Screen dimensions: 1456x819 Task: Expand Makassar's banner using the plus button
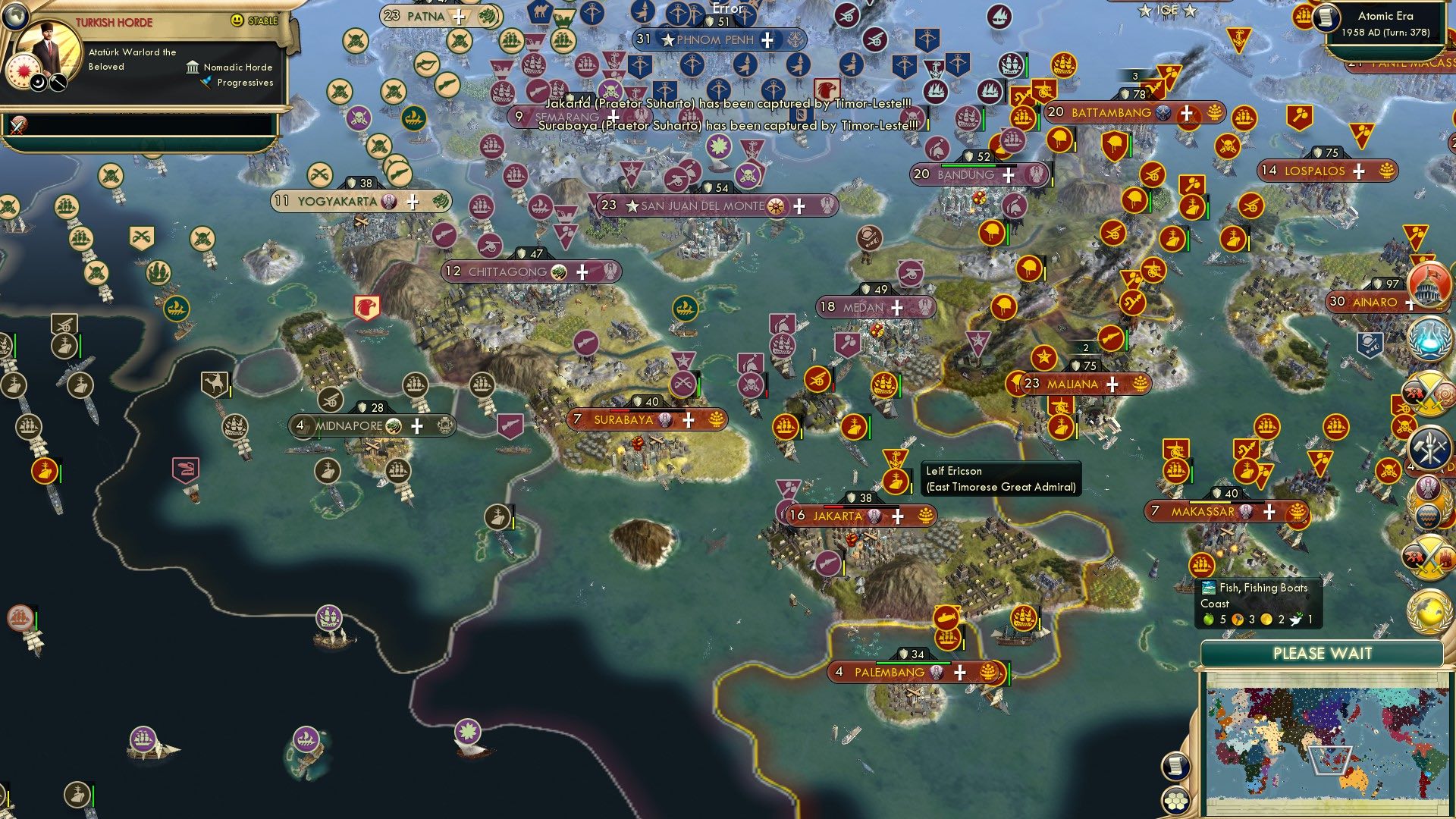[1269, 513]
